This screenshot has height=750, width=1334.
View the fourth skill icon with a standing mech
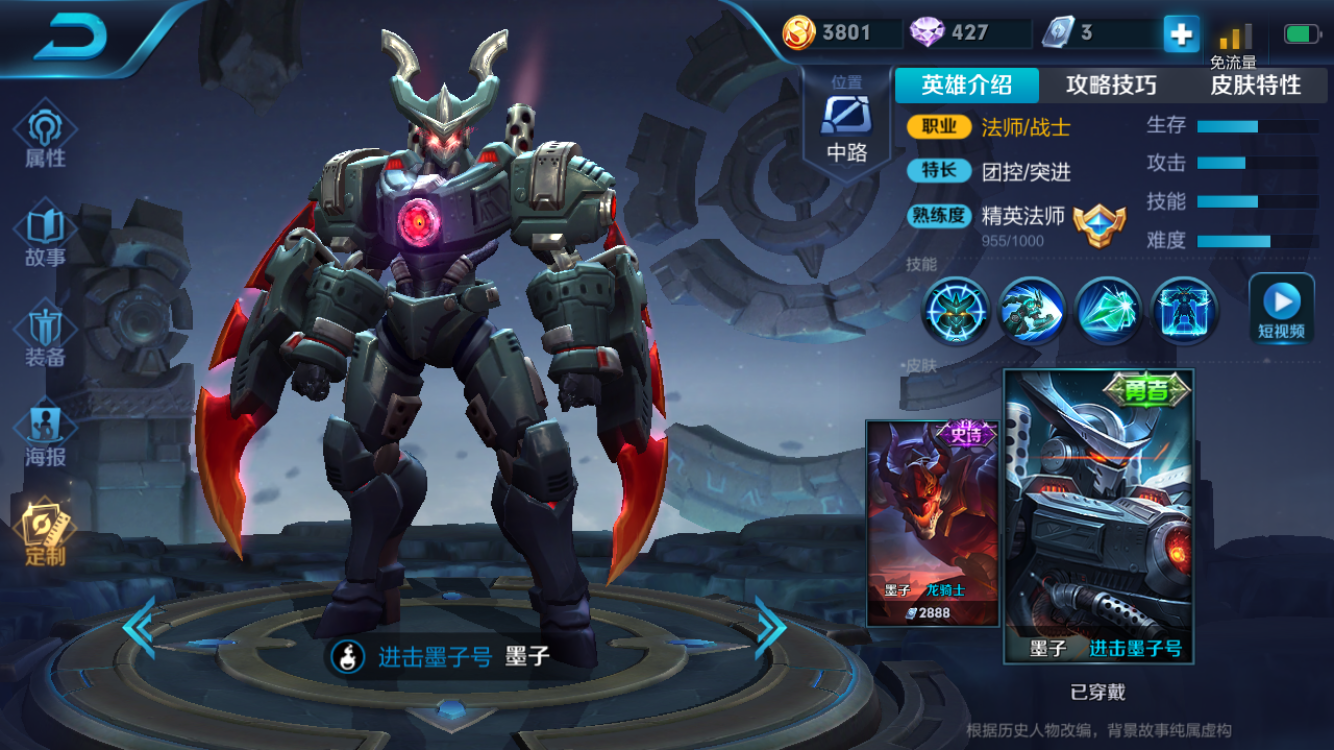point(1185,310)
